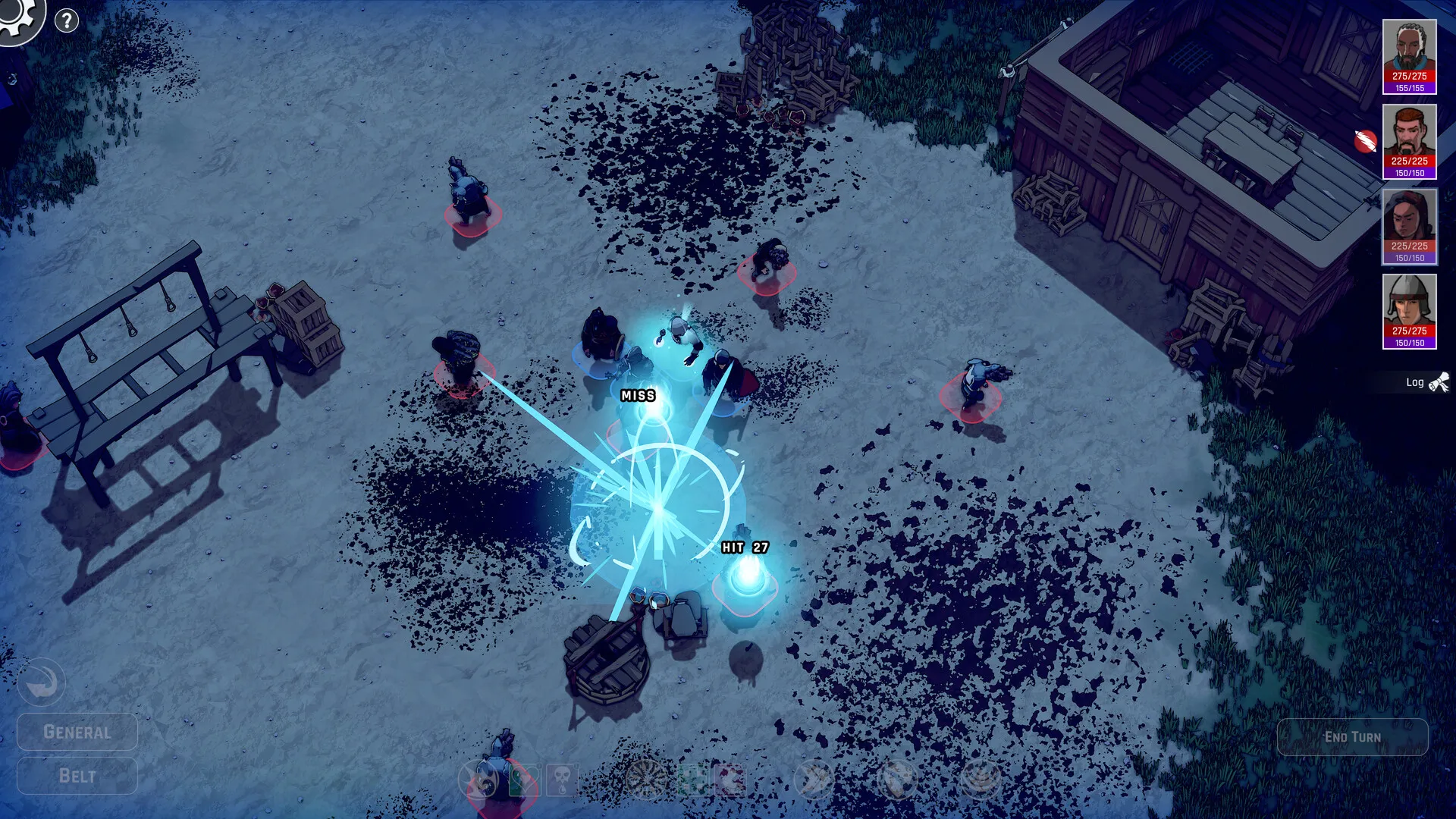Activate the green cross healing ability
1456x819 pixels.
pyautogui.click(x=691, y=780)
